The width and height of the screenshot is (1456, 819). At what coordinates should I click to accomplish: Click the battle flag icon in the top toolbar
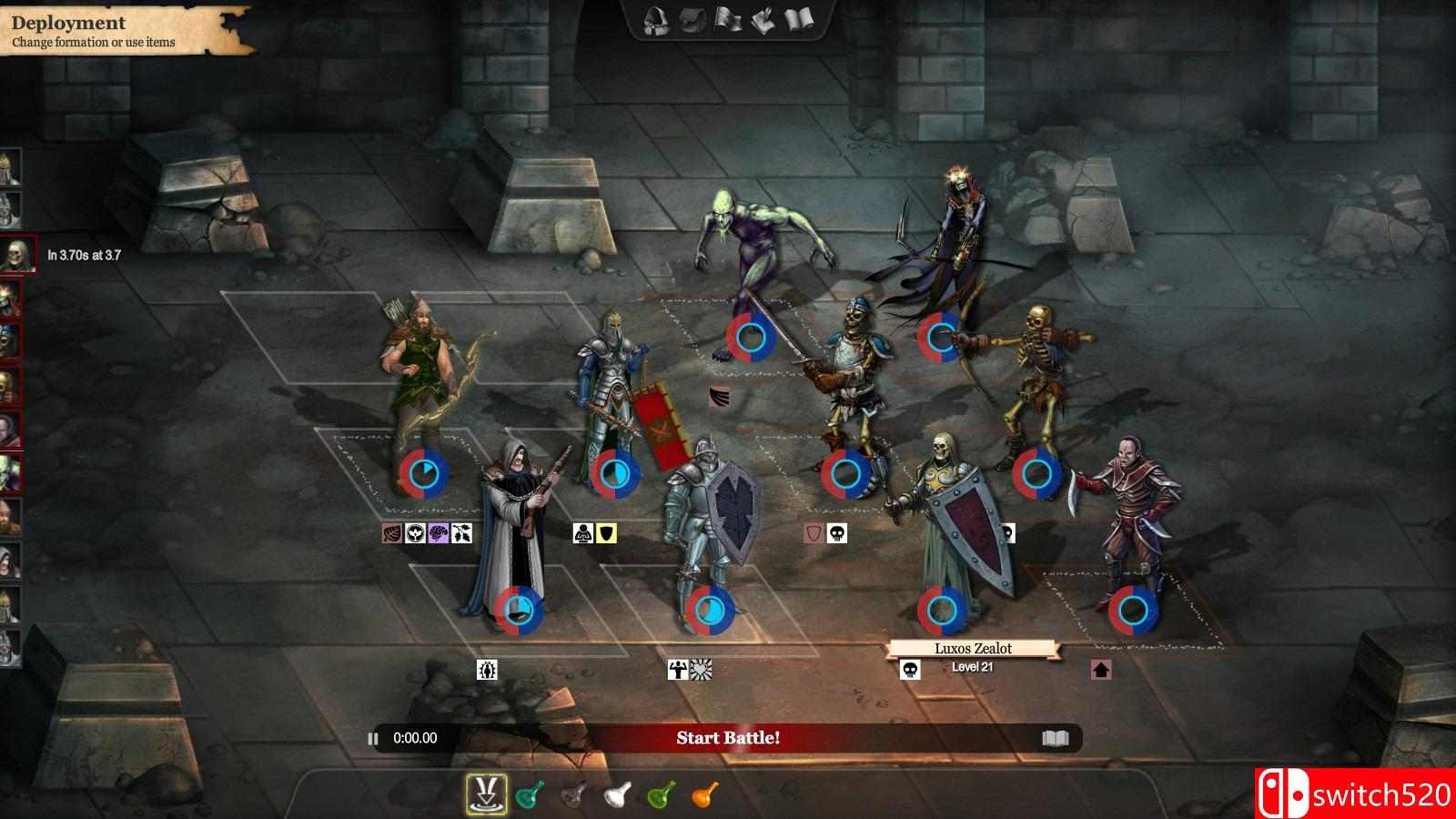coord(727,20)
